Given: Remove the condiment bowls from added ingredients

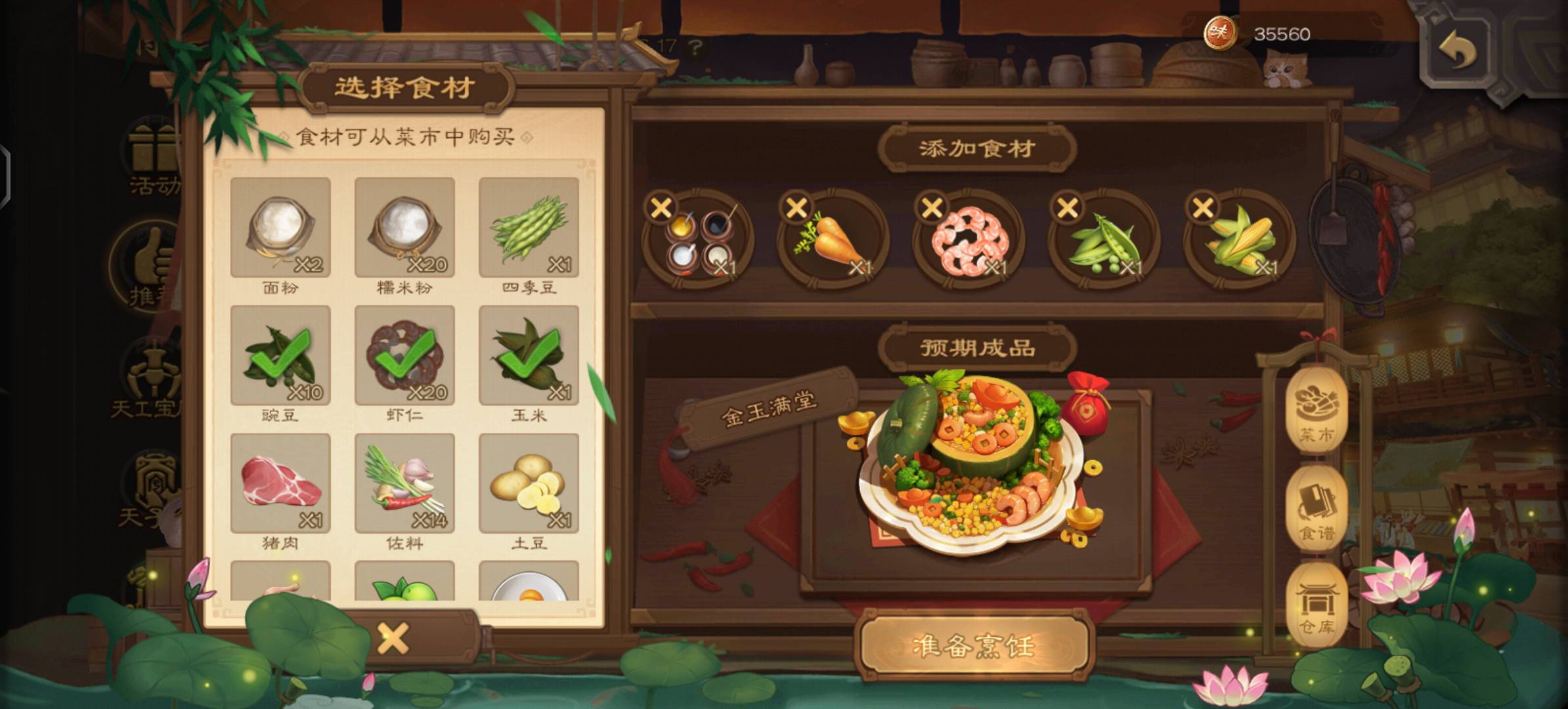Looking at the screenshot, I should tap(661, 208).
